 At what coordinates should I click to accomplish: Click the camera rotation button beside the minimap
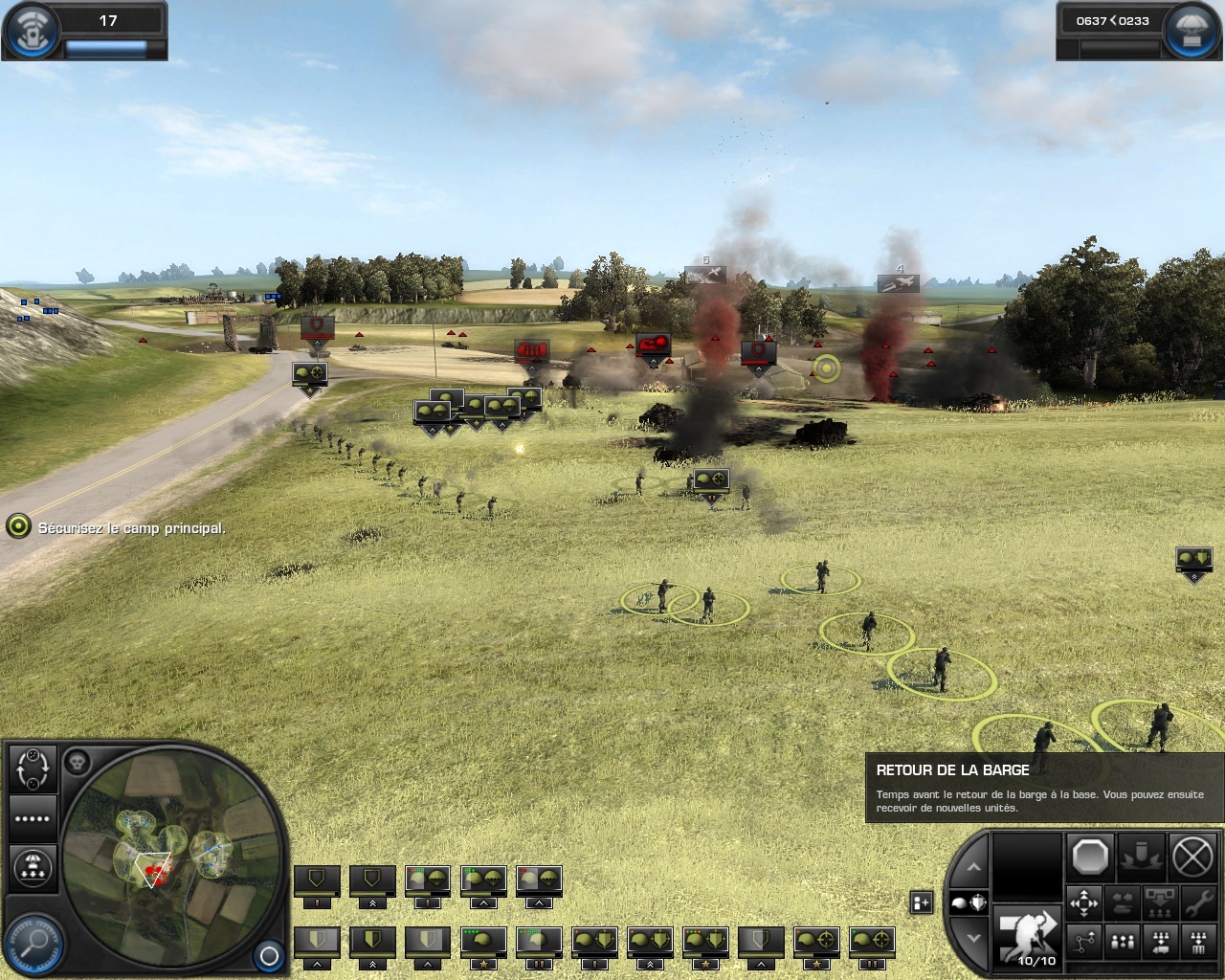[x=33, y=768]
